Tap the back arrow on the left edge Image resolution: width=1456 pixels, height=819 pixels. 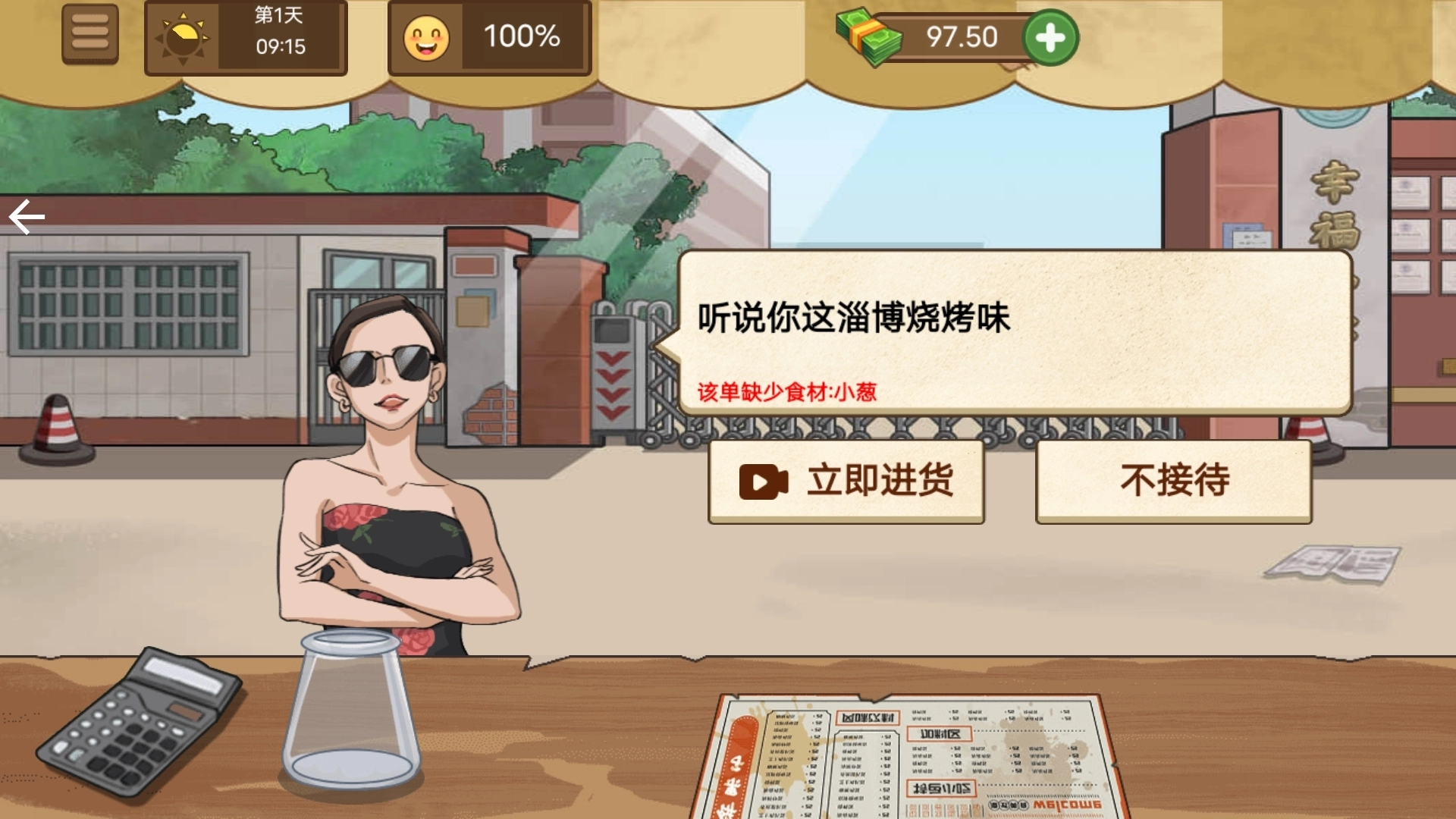(25, 216)
